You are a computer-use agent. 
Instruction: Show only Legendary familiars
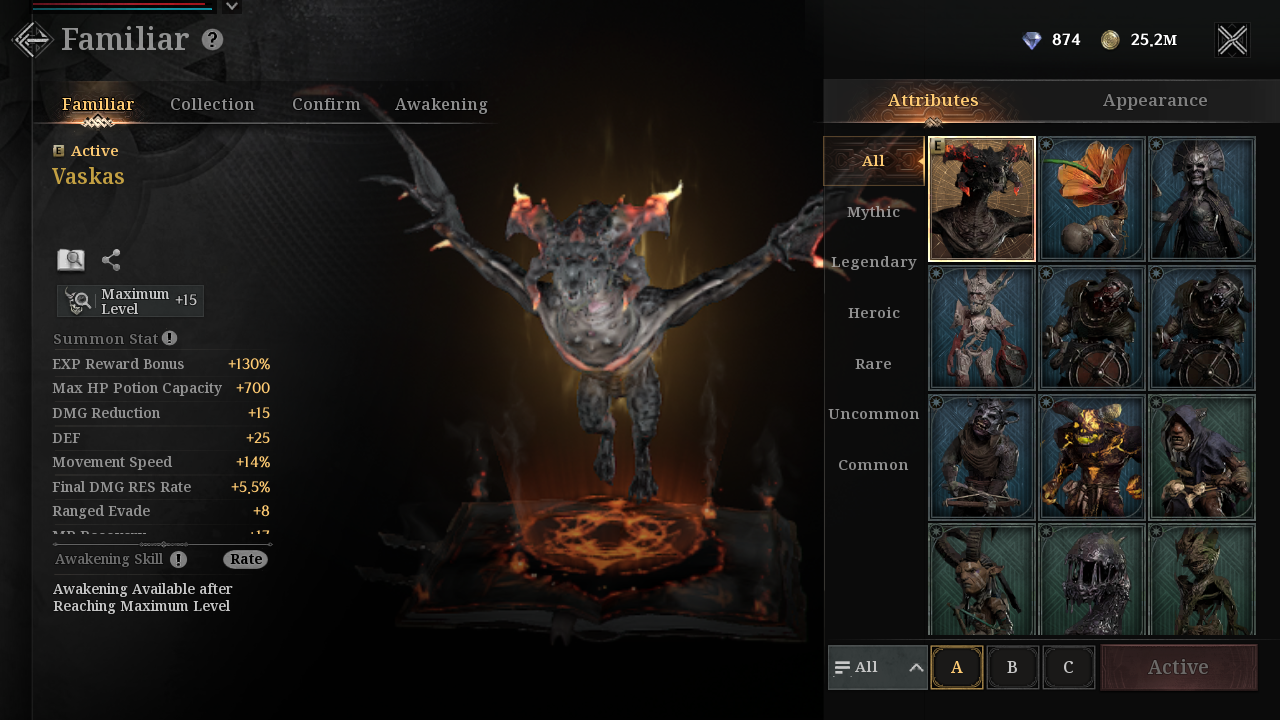pyautogui.click(x=873, y=262)
